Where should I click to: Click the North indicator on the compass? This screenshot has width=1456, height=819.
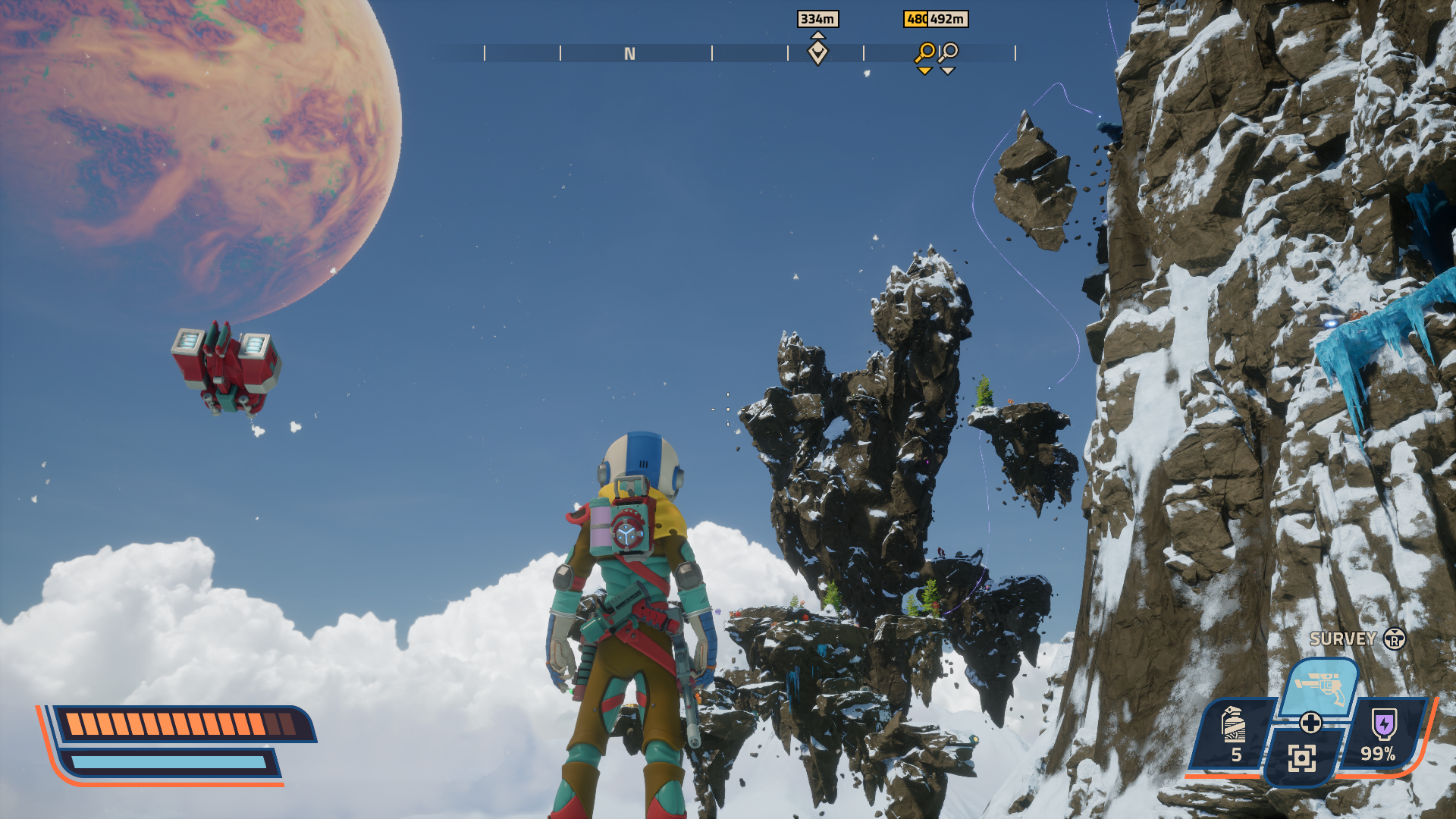click(x=629, y=54)
